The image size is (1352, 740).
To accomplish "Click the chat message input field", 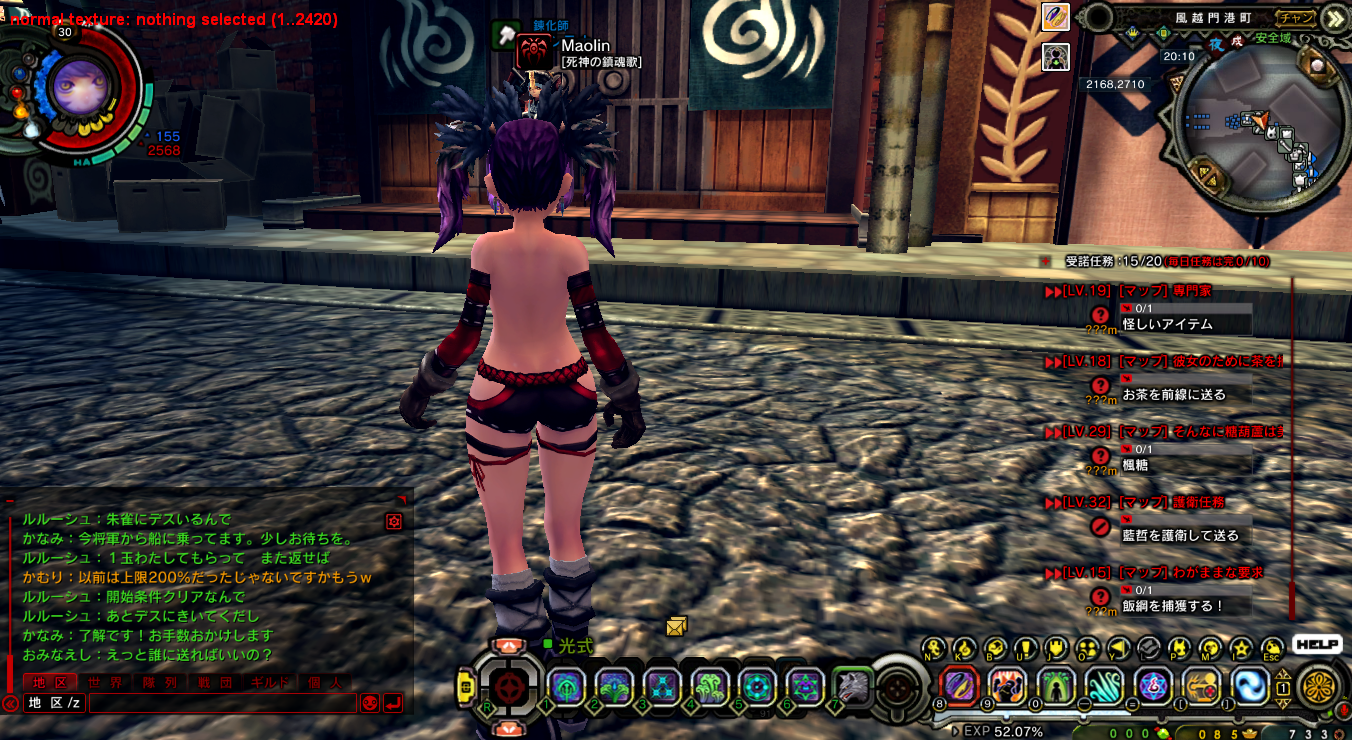I will coord(222,703).
